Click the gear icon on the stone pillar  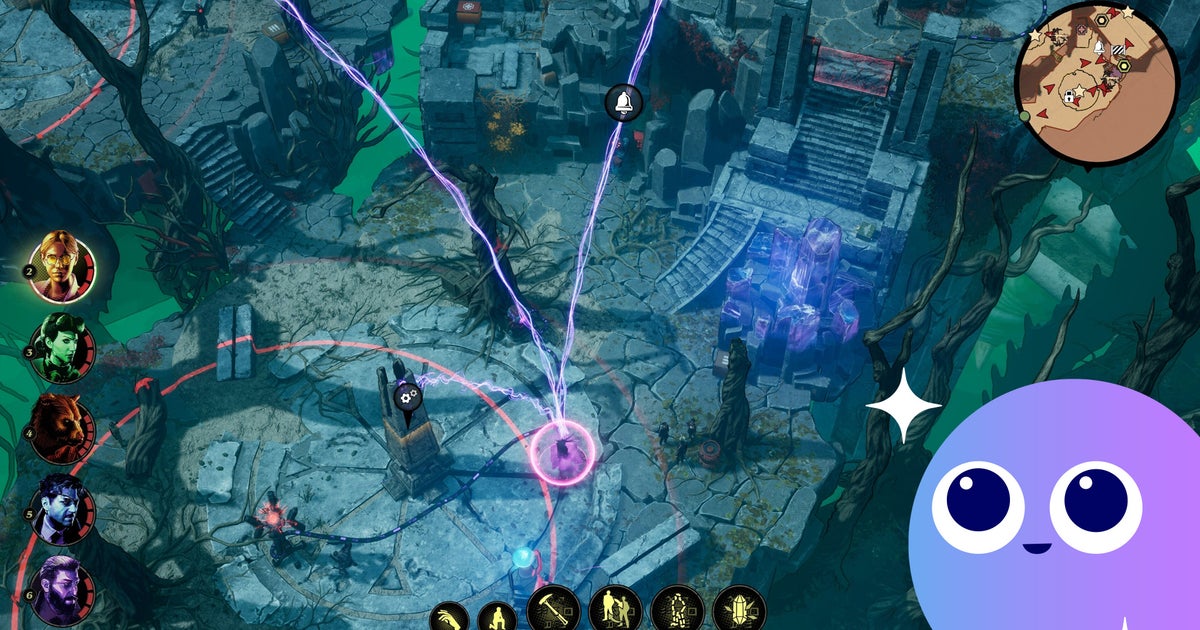click(x=407, y=397)
